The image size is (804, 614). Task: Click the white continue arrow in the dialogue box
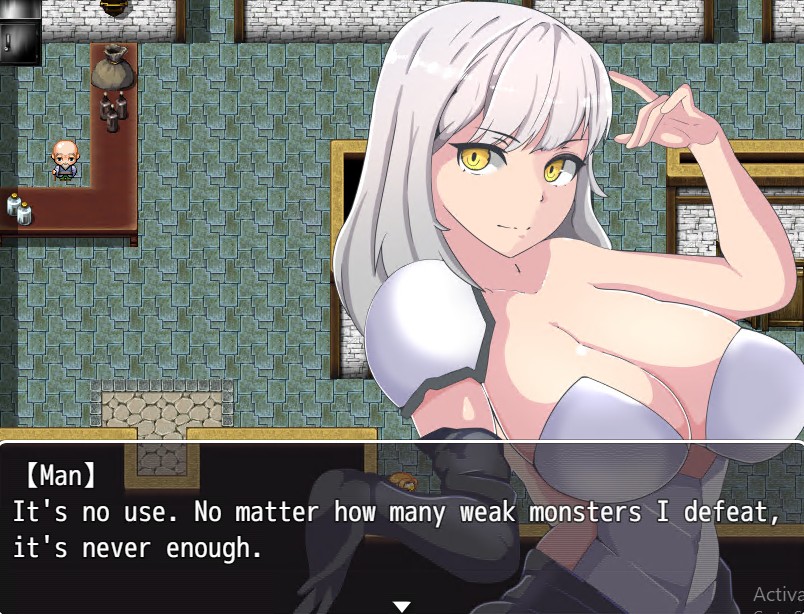[x=401, y=605]
